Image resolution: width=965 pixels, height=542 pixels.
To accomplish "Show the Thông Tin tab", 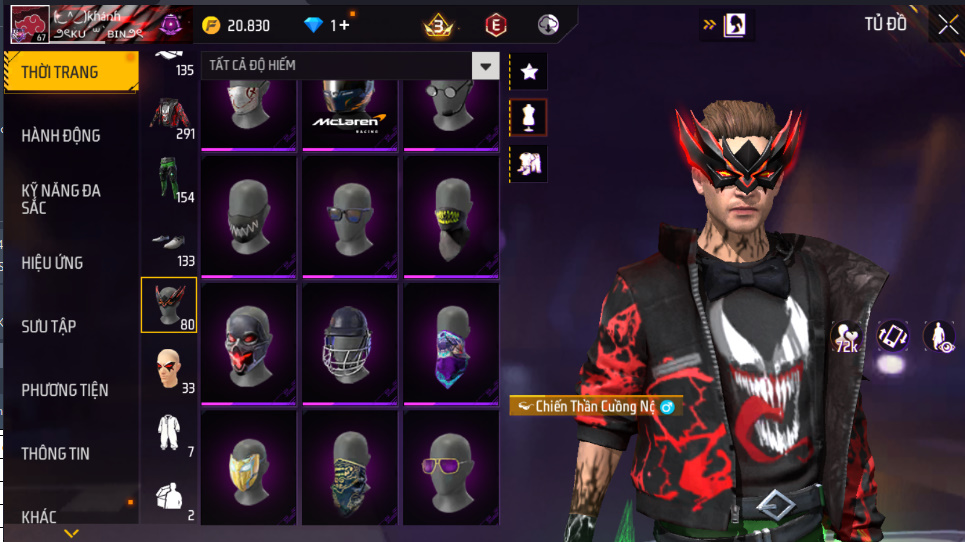I will (x=56, y=453).
